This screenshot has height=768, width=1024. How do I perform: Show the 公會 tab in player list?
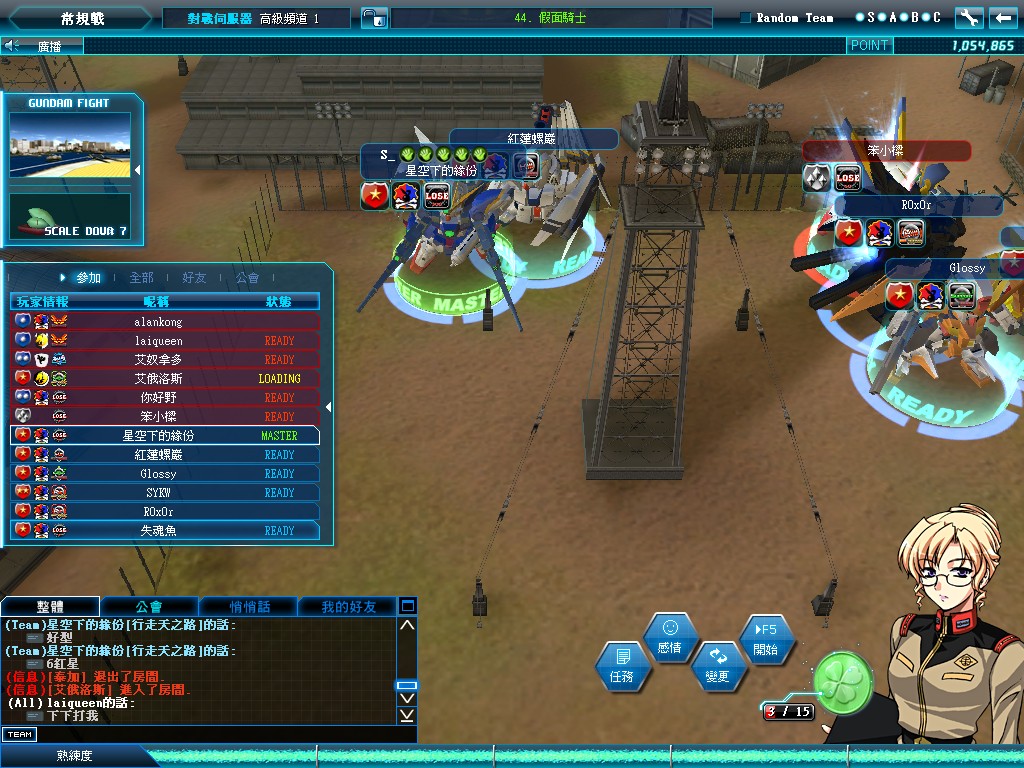(247, 278)
